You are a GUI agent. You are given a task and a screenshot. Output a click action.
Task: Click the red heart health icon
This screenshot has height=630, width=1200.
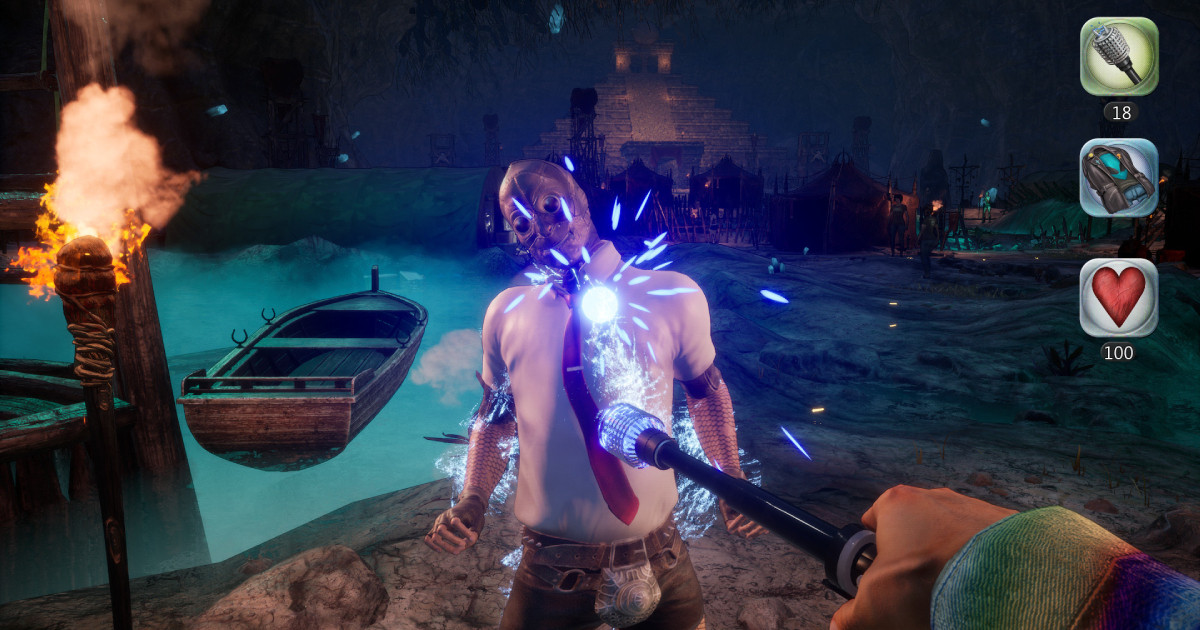[x=1119, y=297]
